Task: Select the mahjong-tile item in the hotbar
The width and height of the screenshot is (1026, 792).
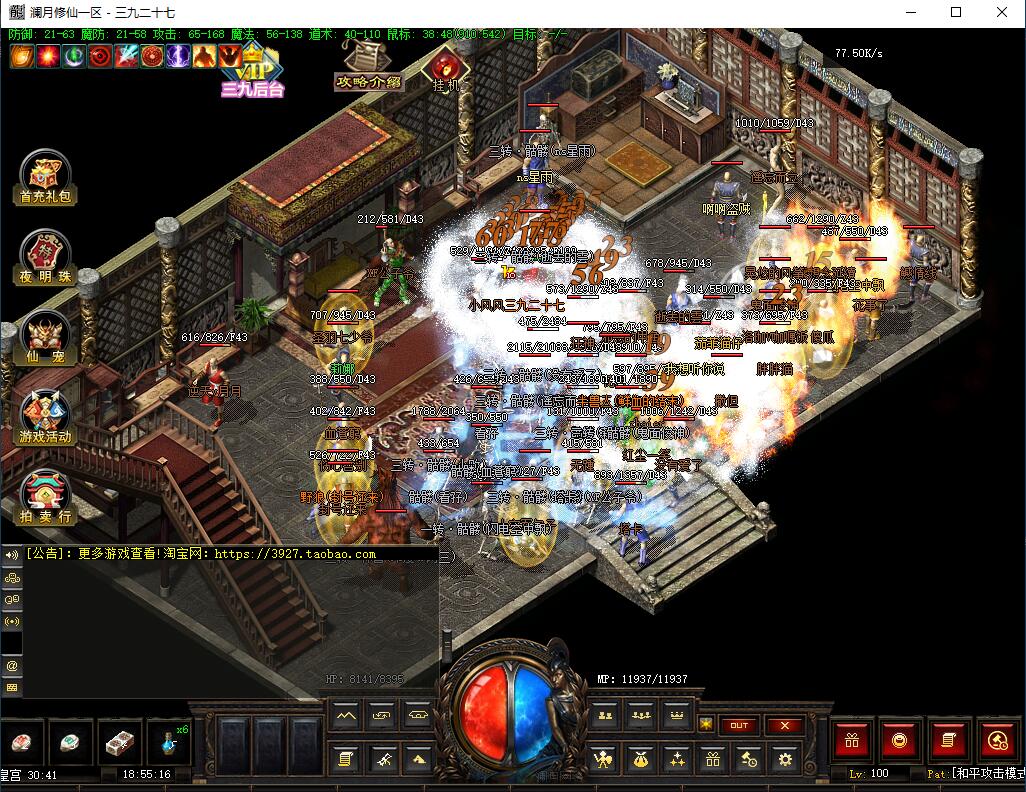Action: (x=120, y=743)
